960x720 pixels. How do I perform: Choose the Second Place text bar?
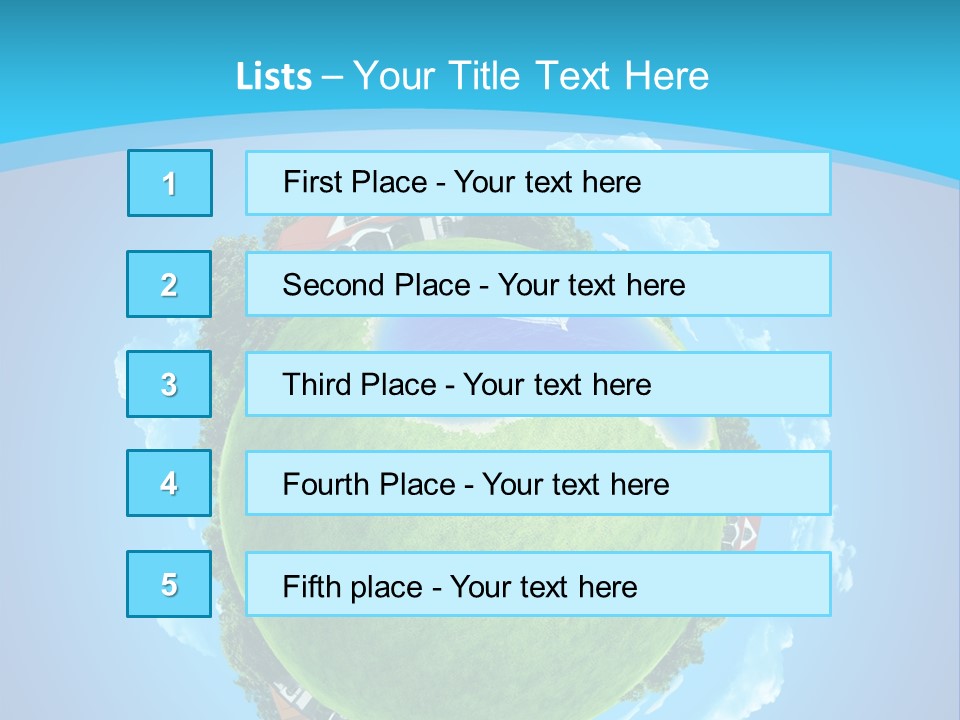click(x=538, y=284)
